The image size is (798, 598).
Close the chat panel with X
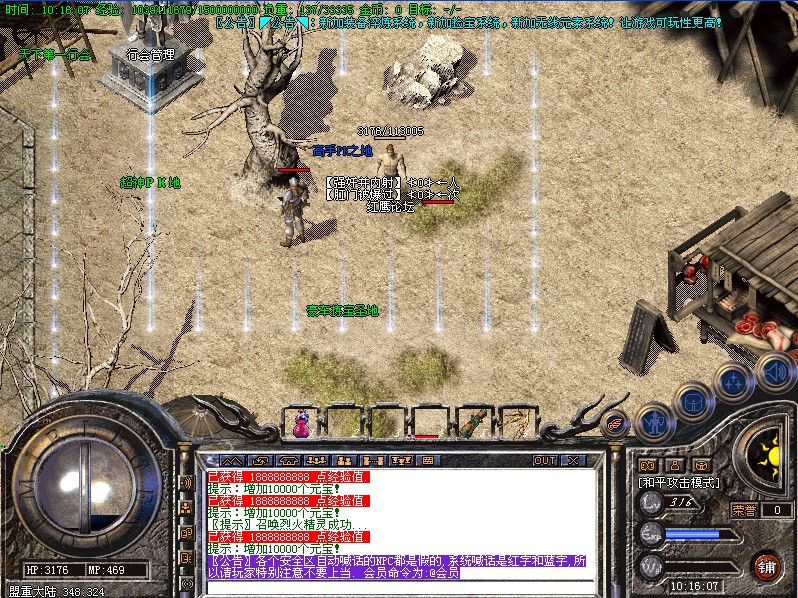(x=573, y=461)
